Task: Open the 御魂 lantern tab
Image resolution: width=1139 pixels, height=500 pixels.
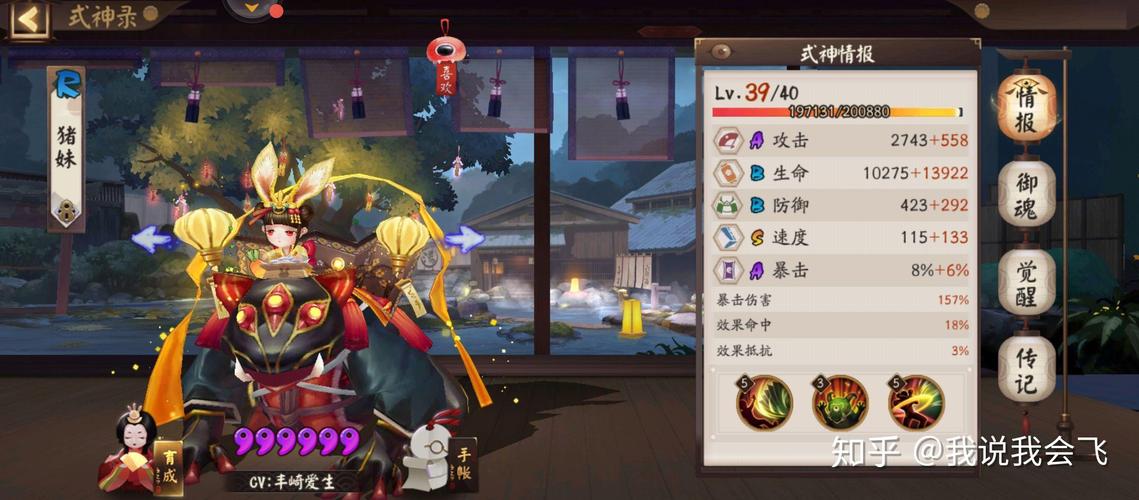Action: (1026, 197)
